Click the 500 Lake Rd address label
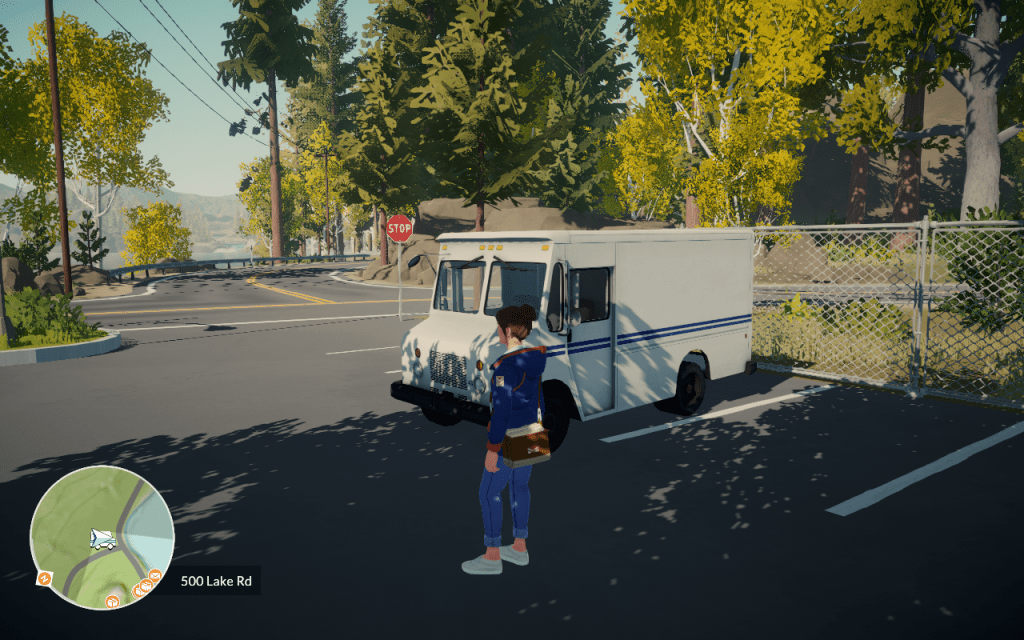1024x640 pixels. tap(215, 580)
